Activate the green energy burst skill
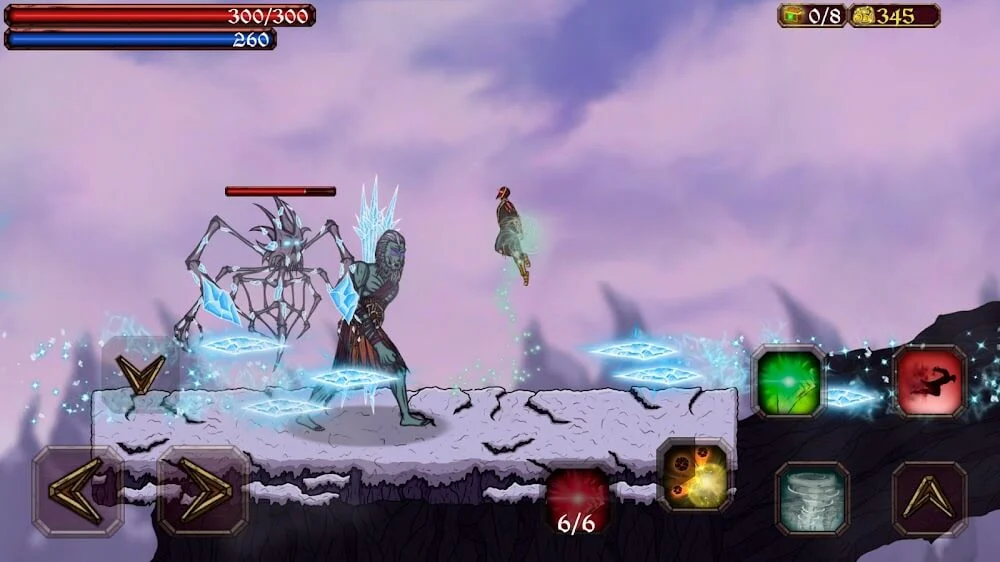Viewport: 1000px width, 562px height. pyautogui.click(x=789, y=381)
